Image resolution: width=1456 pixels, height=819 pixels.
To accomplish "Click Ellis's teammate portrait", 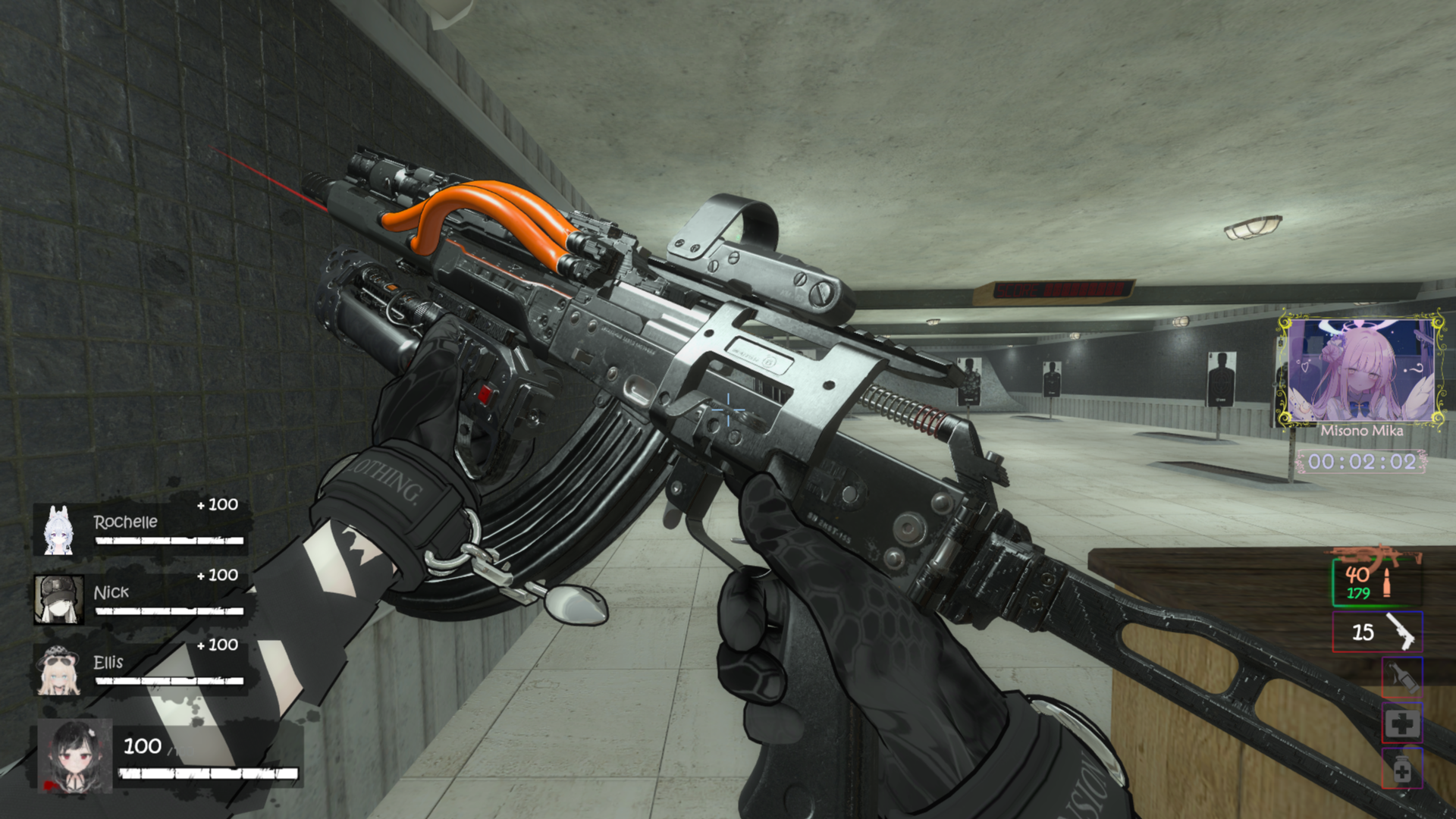I will [58, 670].
